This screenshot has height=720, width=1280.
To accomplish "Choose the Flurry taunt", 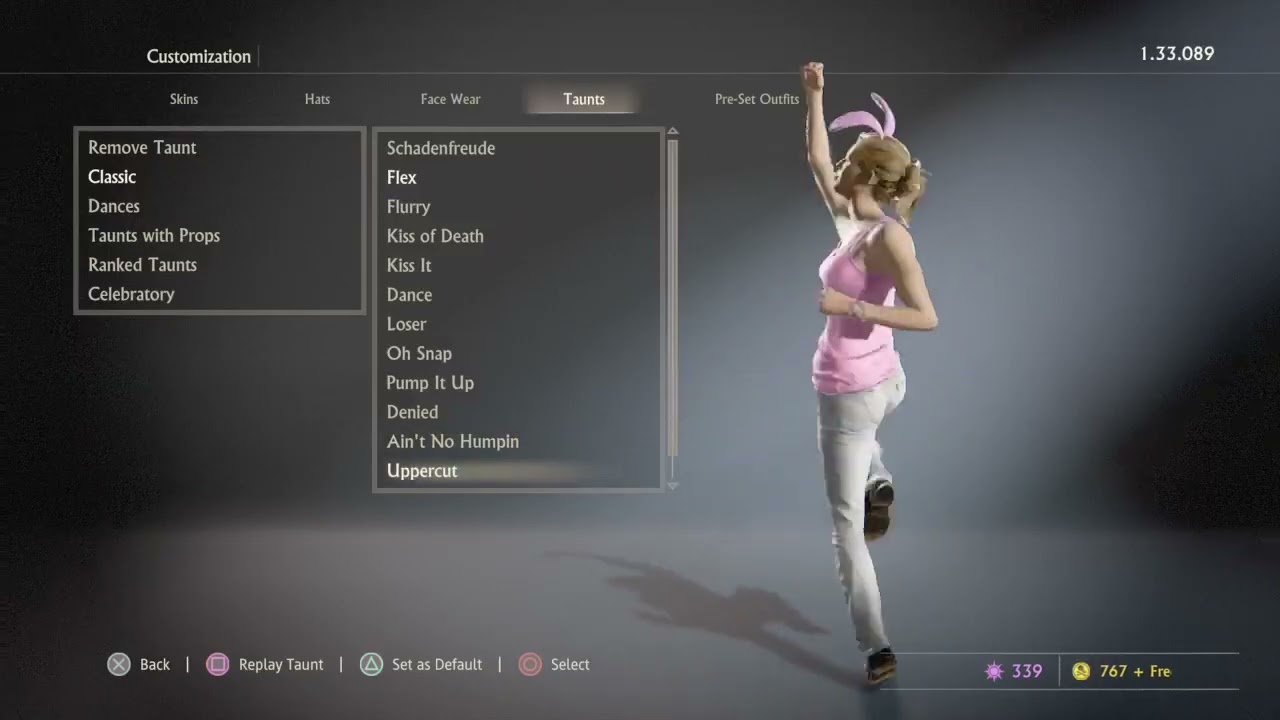I will pyautogui.click(x=409, y=207).
